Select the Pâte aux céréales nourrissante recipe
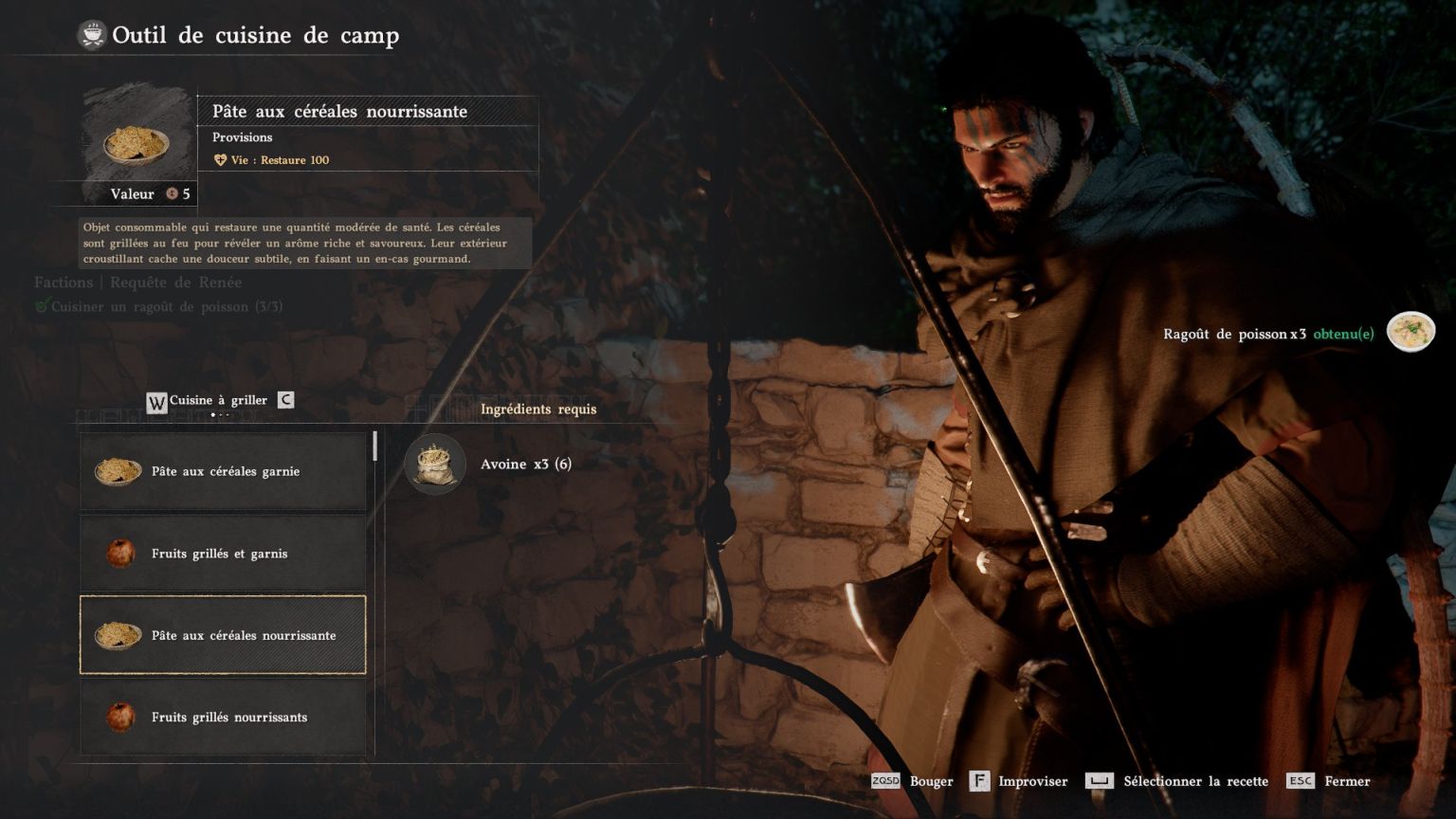Viewport: 1456px width, 819px height. [223, 635]
